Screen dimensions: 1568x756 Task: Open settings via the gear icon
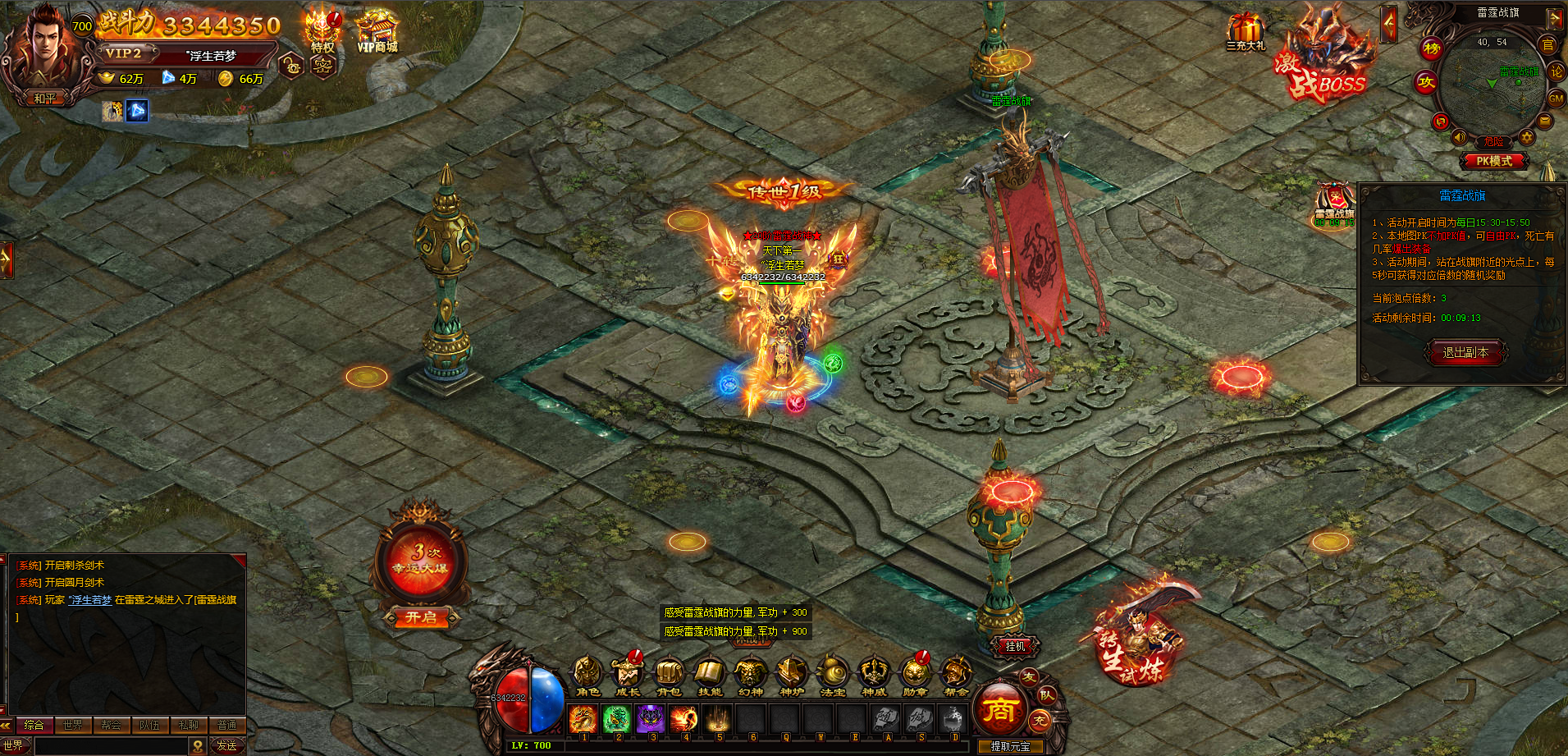coord(1526,137)
